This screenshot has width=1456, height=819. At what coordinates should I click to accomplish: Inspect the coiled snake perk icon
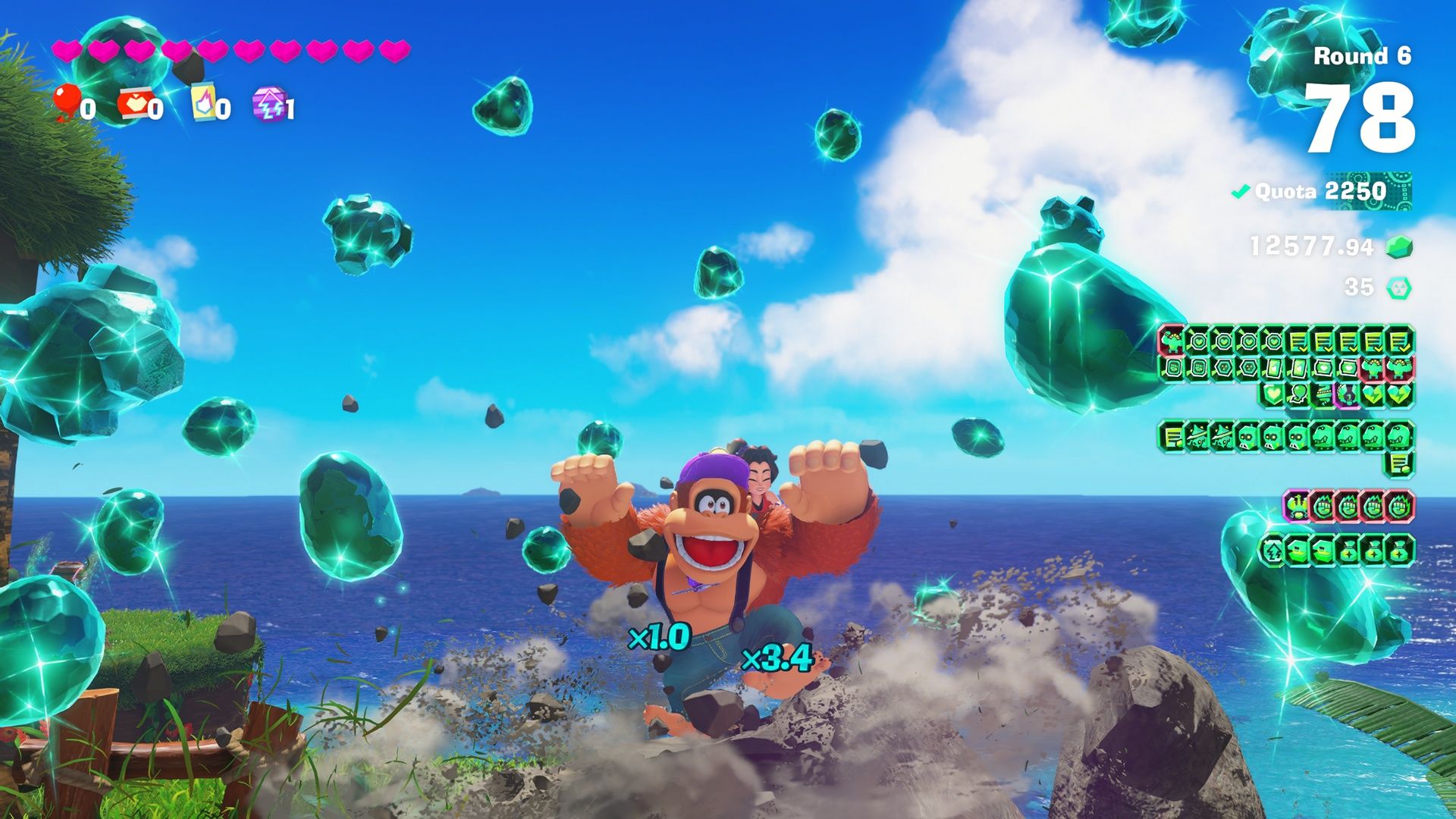coord(1323,394)
